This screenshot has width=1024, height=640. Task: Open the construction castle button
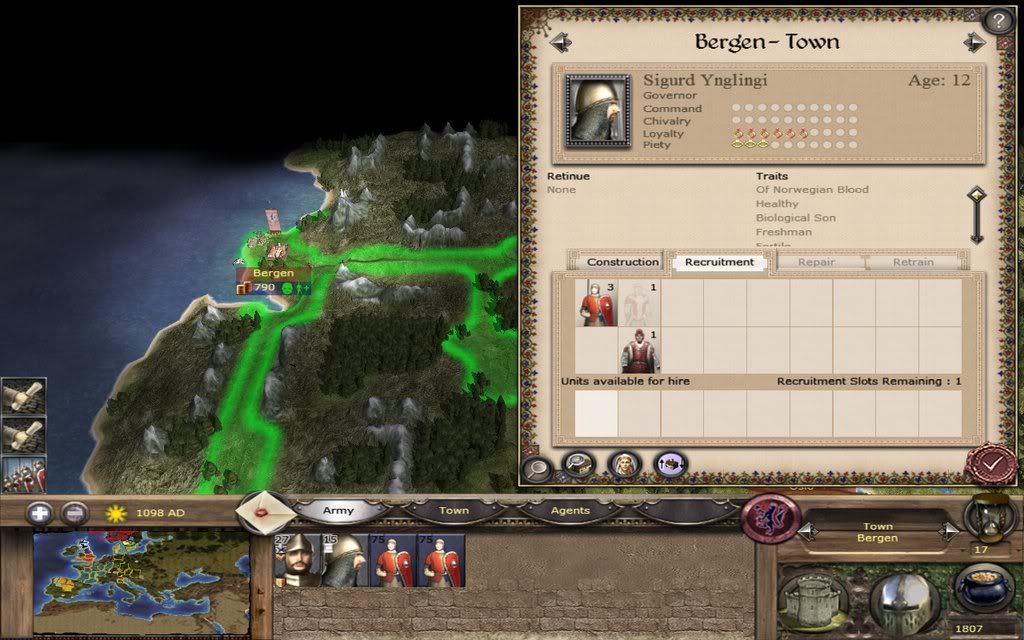click(x=814, y=598)
